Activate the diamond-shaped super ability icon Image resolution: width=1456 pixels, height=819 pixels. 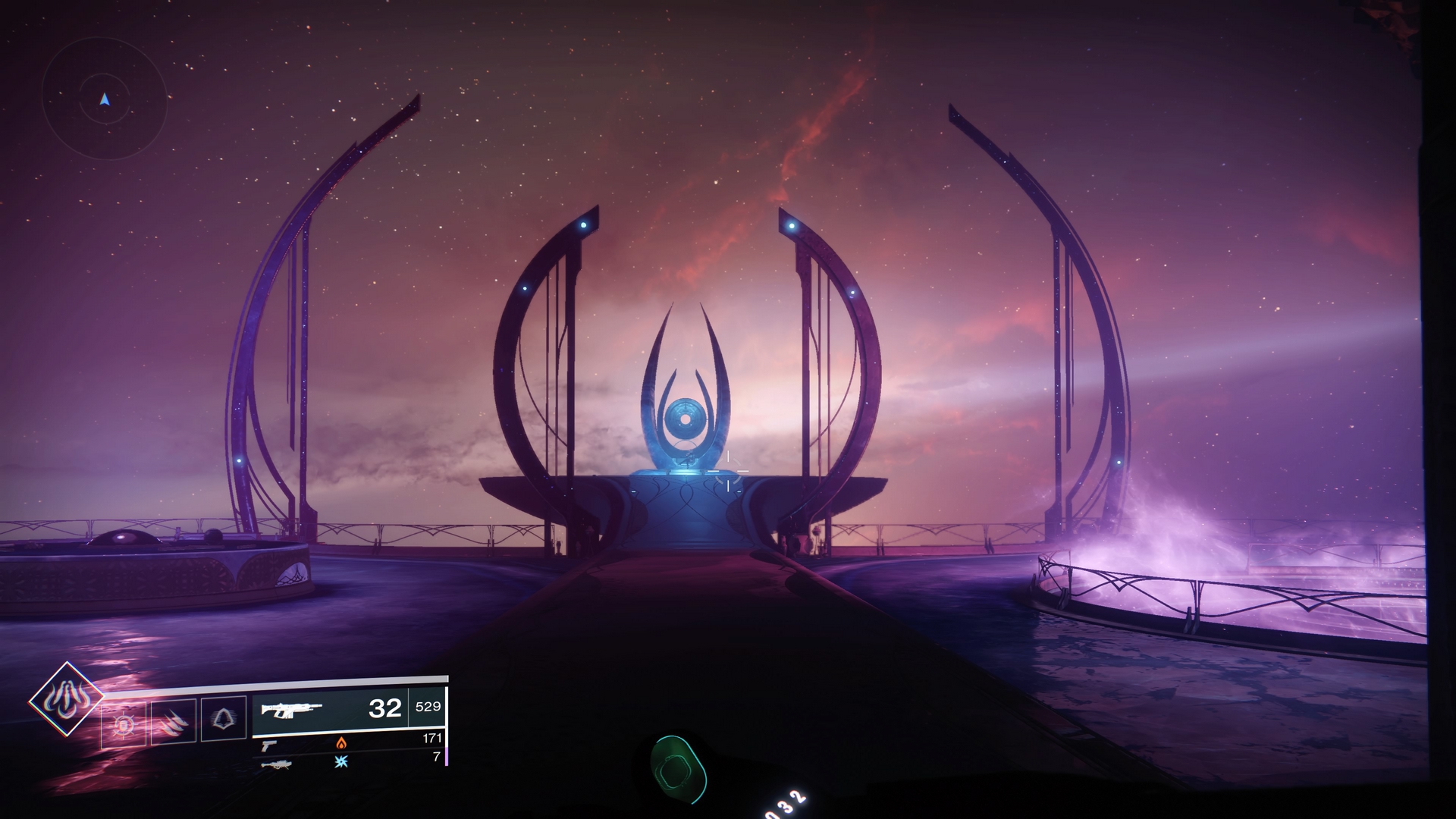[66, 699]
